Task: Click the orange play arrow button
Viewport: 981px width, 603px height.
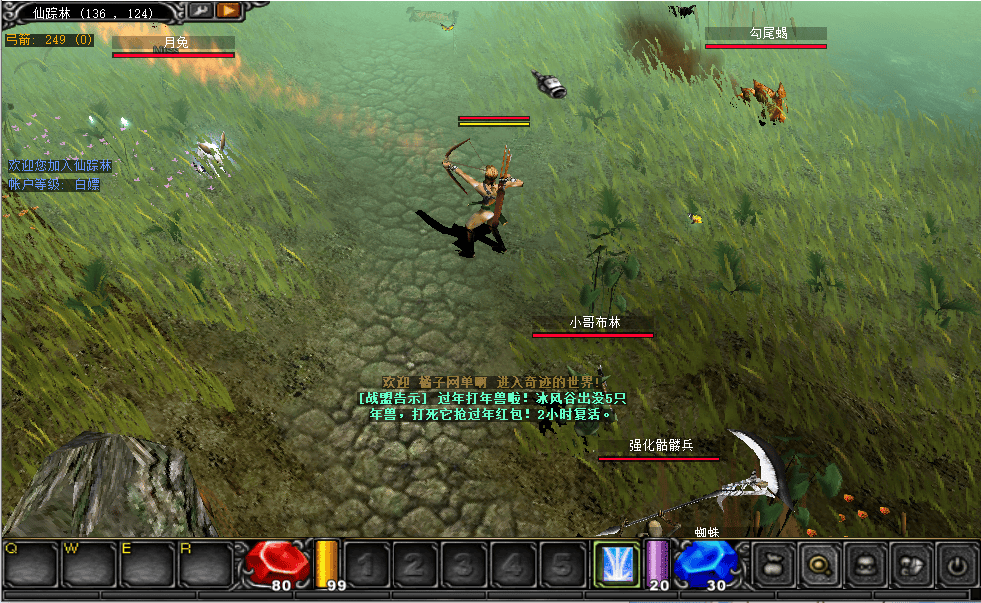Action: pyautogui.click(x=229, y=10)
